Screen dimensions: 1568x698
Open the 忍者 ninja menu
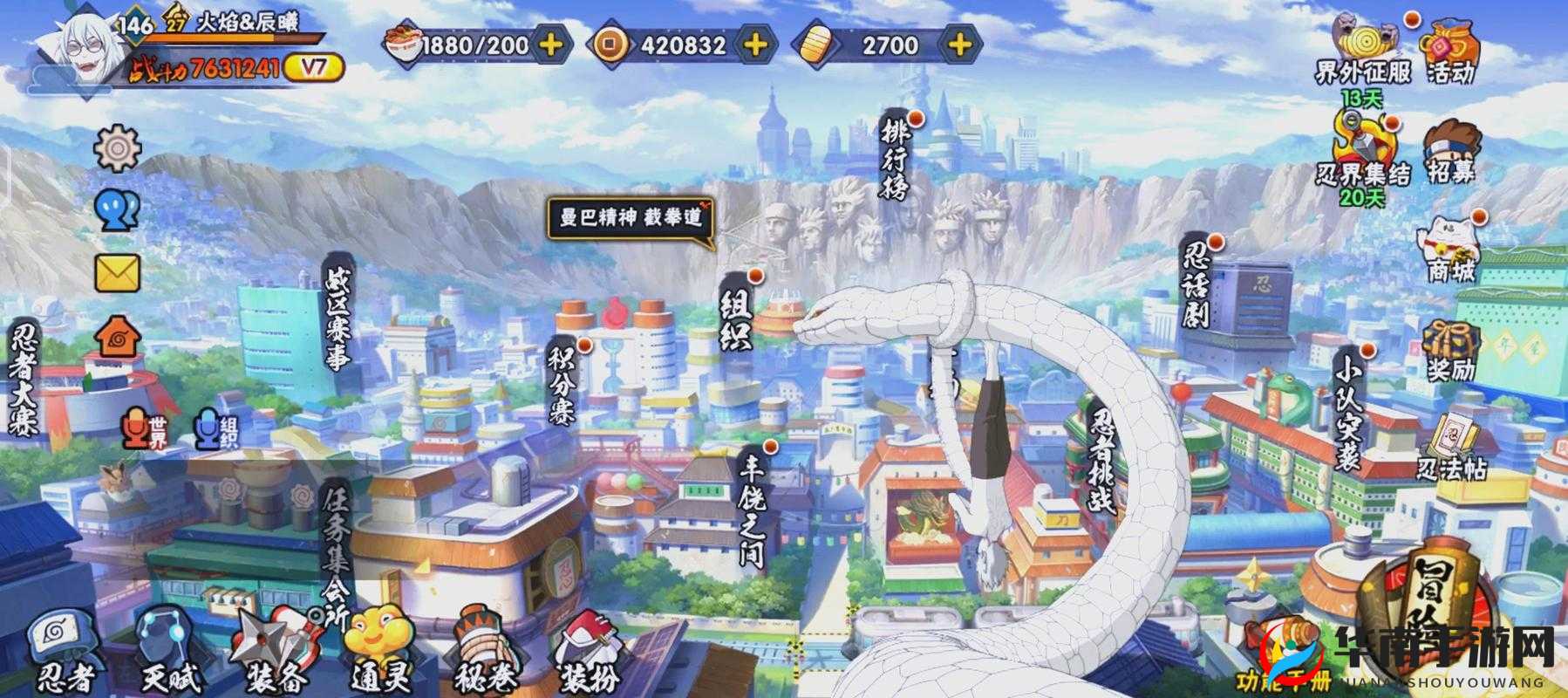(x=63, y=650)
